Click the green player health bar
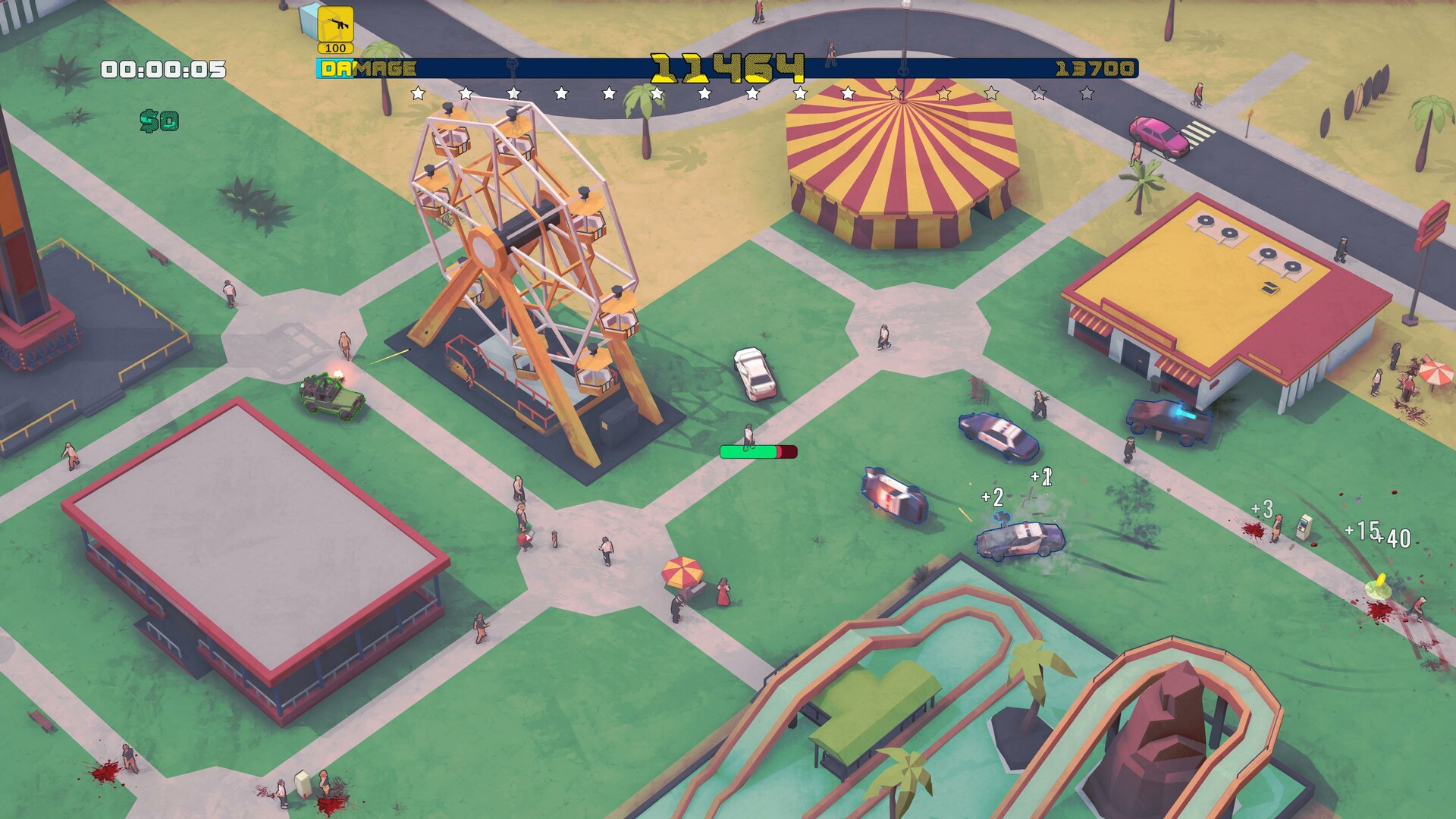This screenshot has width=1456, height=819. tap(747, 450)
